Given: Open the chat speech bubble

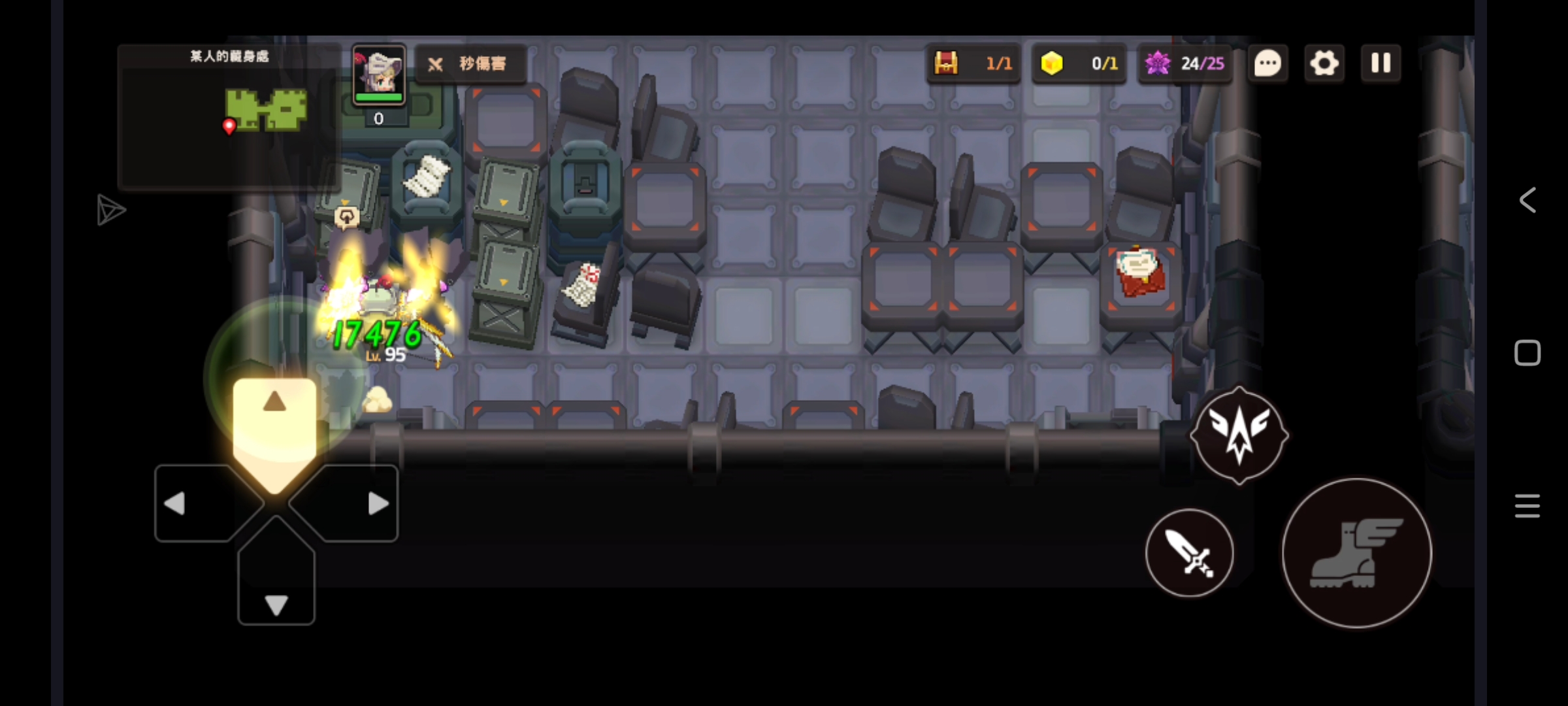Looking at the screenshot, I should click(x=1268, y=63).
